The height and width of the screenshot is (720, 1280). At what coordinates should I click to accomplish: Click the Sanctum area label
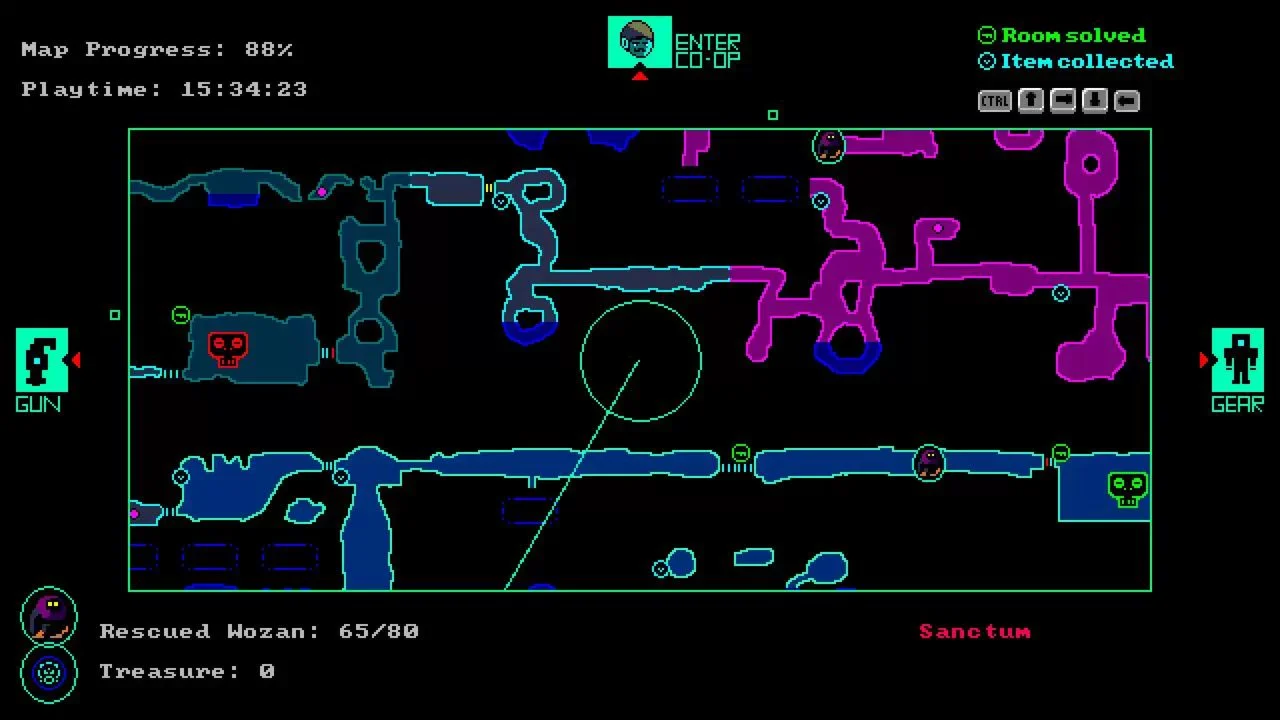[x=975, y=631]
